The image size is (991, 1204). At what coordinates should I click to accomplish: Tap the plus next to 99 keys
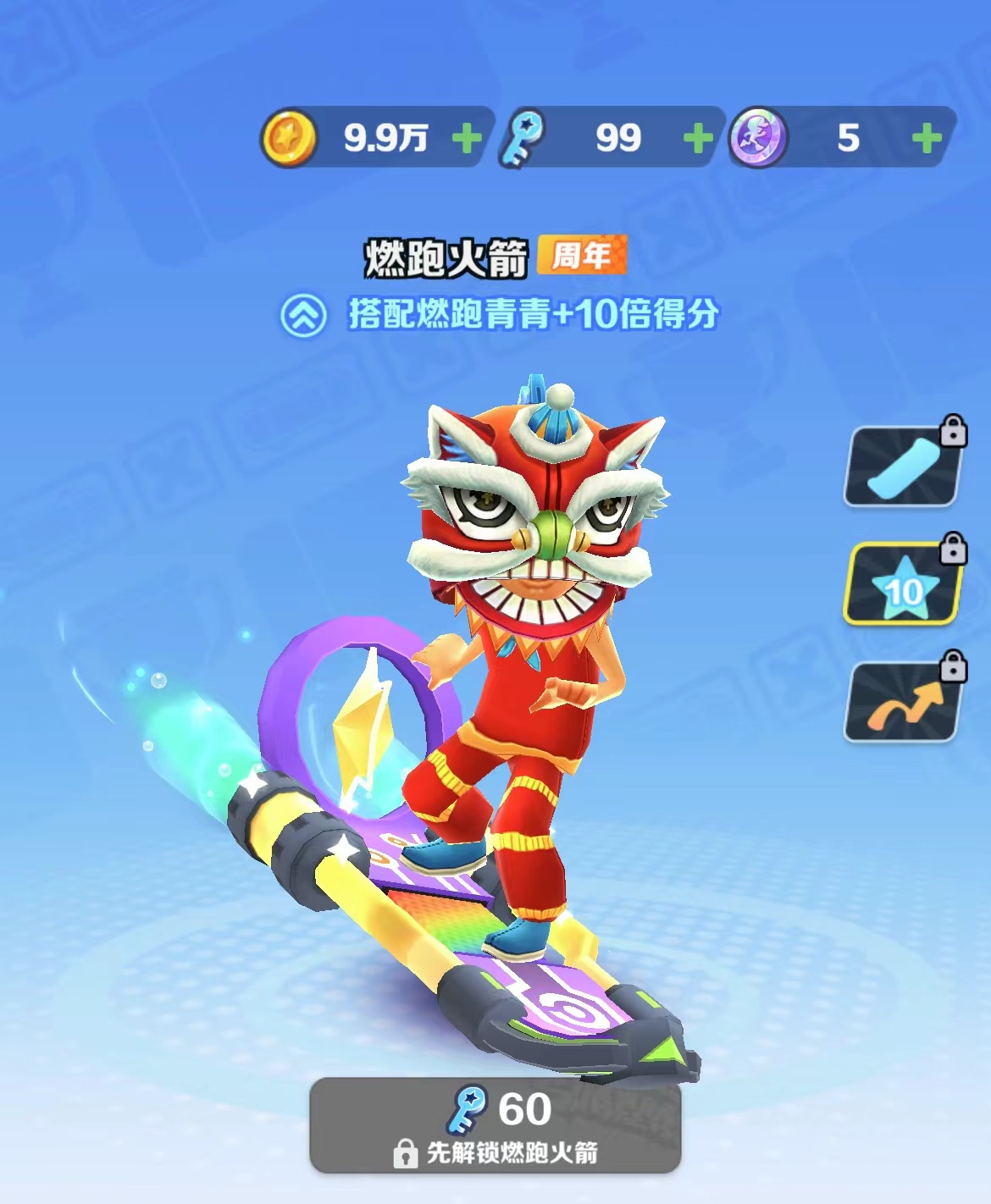[697, 138]
